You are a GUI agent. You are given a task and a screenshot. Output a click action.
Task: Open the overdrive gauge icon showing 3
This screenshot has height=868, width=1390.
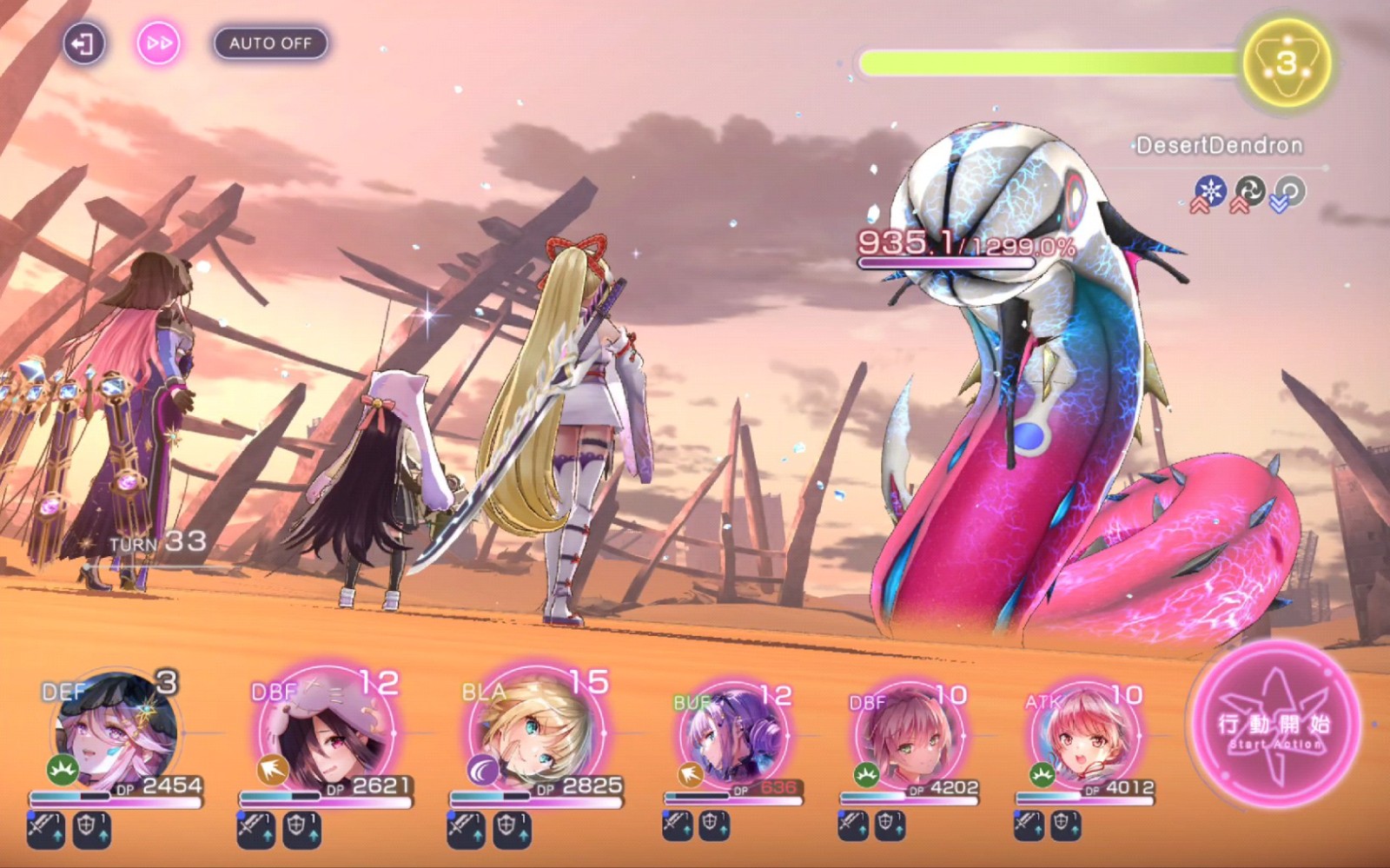click(1286, 63)
